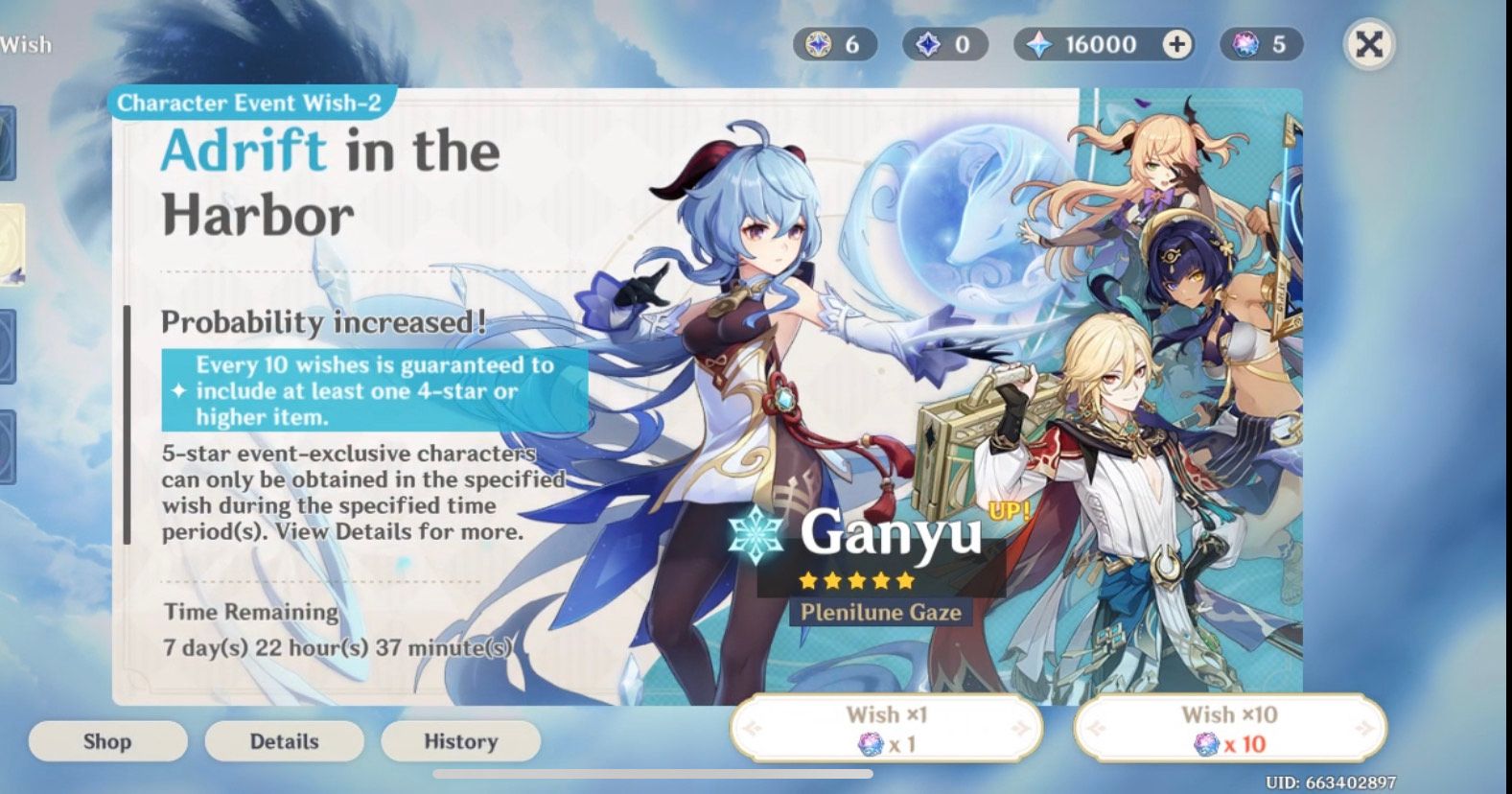Click the Primogem currency counter icon

[1038, 44]
